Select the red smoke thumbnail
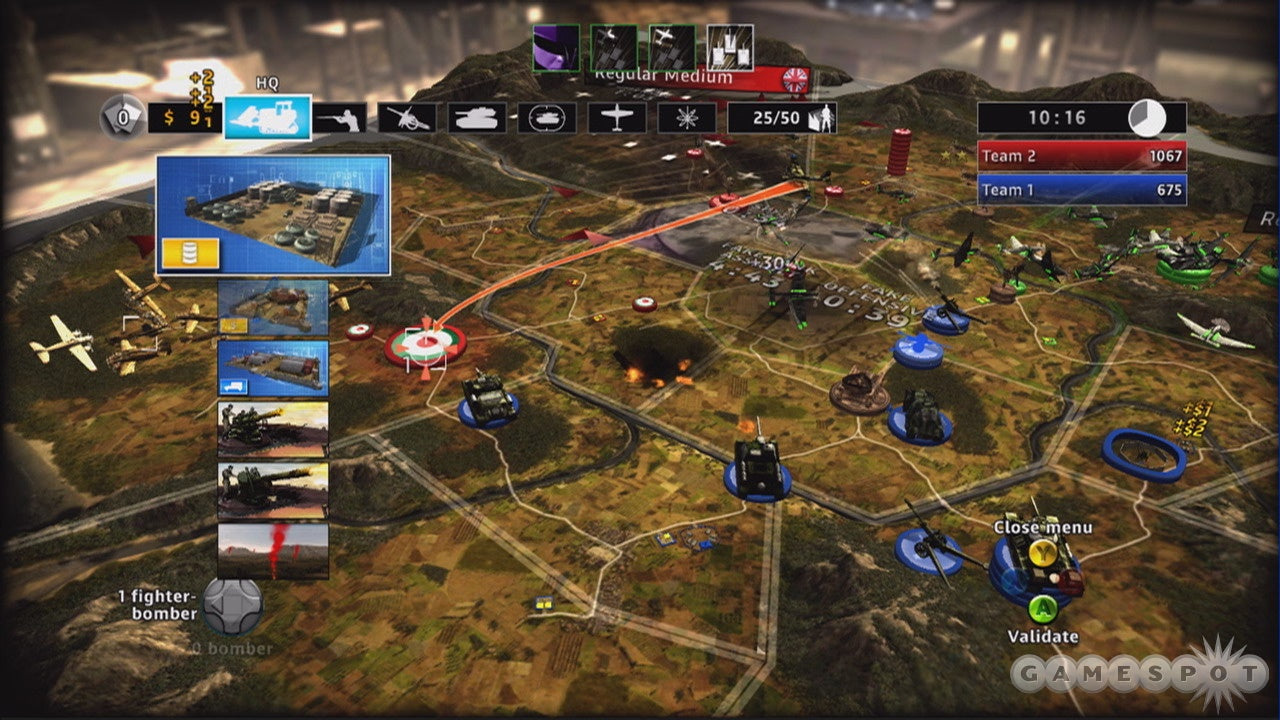 [273, 551]
